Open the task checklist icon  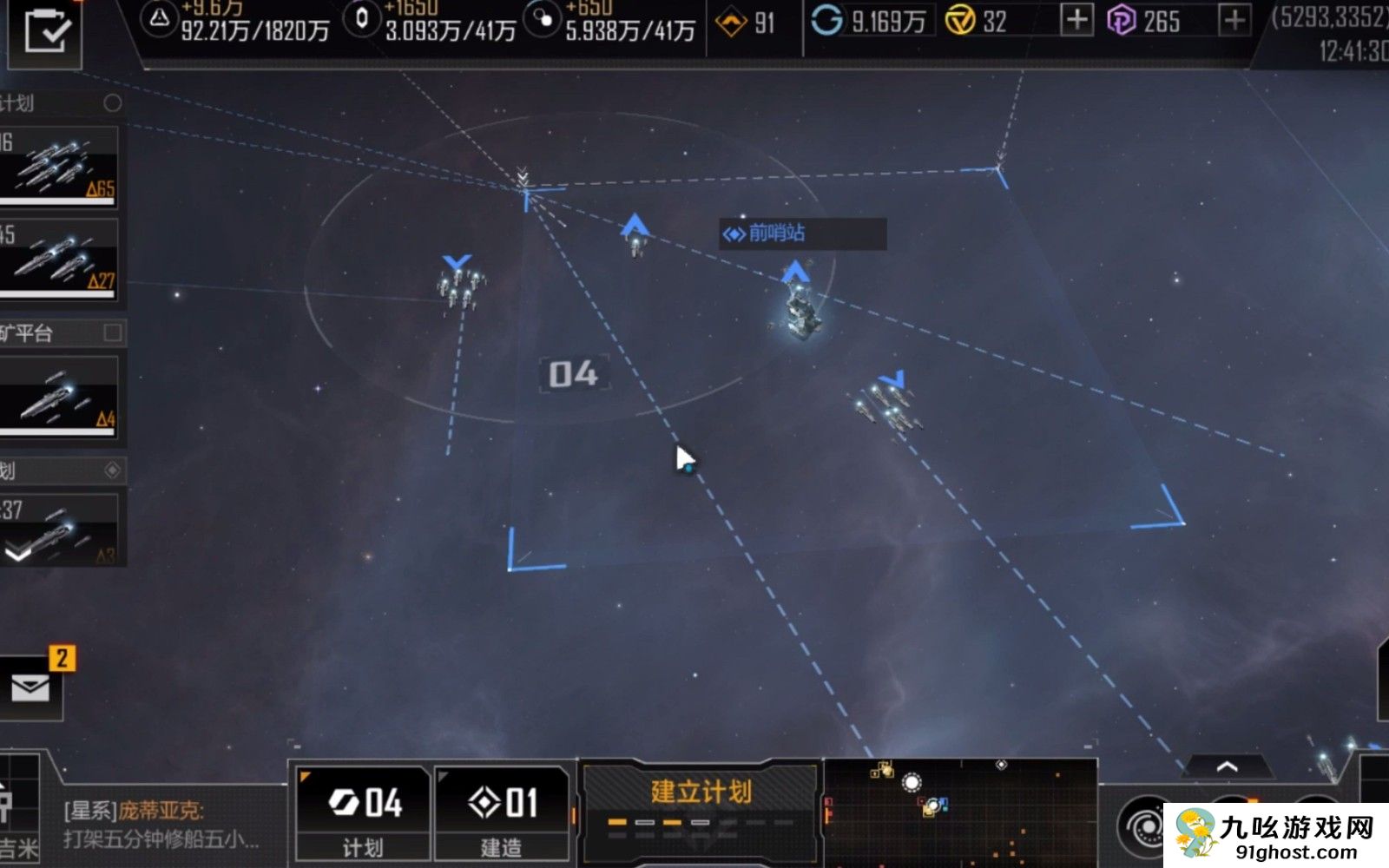point(44,31)
